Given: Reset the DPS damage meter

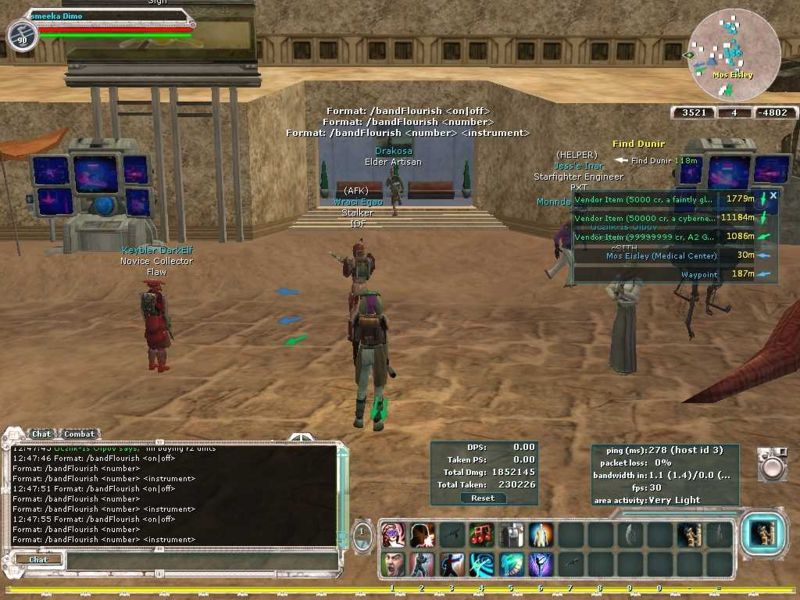Looking at the screenshot, I should click(482, 497).
